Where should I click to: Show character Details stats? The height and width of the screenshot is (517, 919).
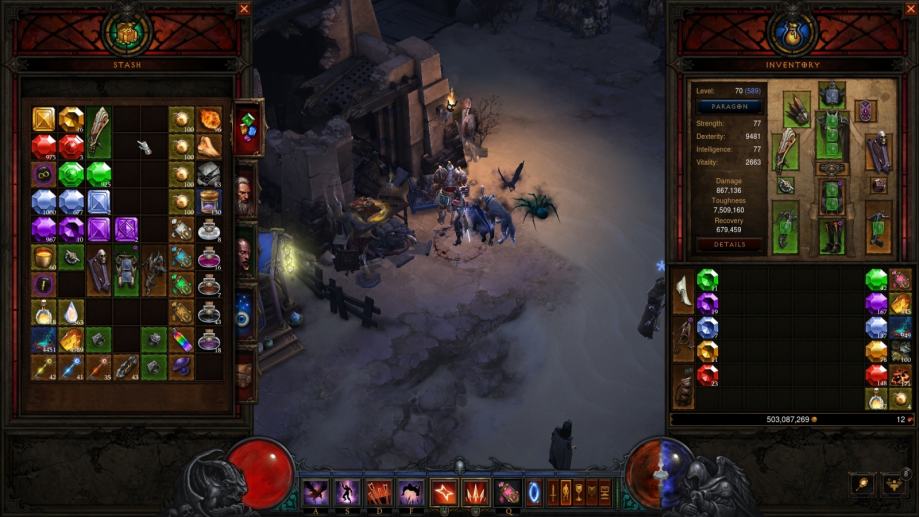click(729, 244)
